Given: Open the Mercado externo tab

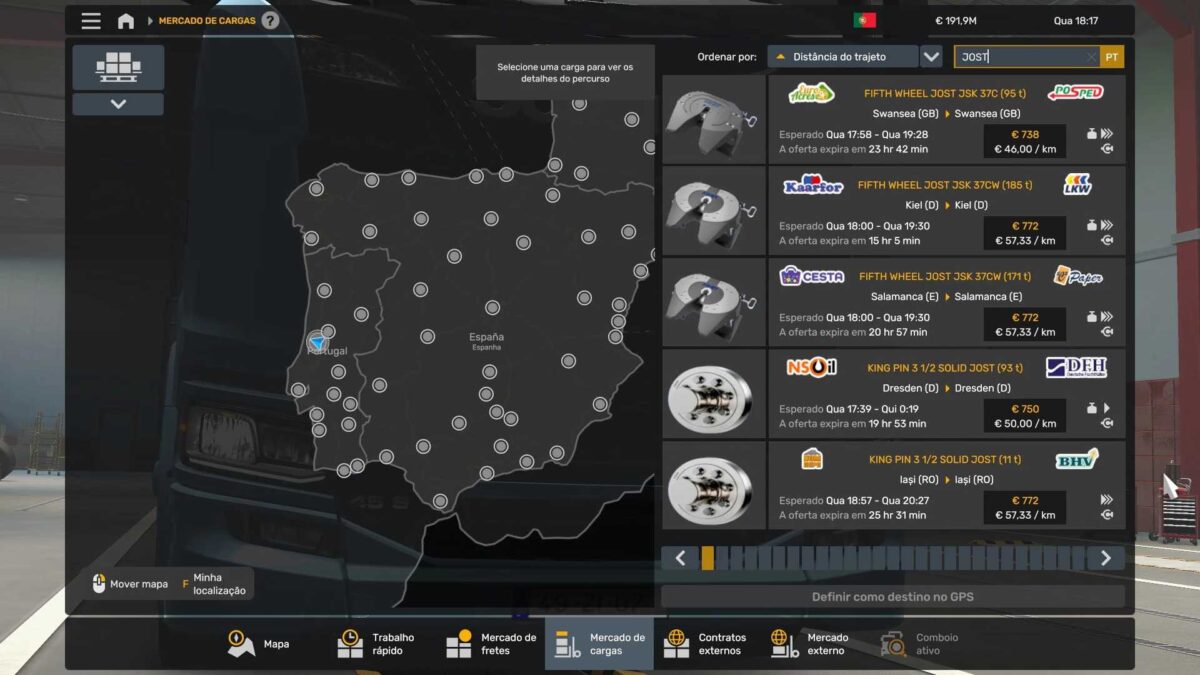Looking at the screenshot, I should point(811,644).
